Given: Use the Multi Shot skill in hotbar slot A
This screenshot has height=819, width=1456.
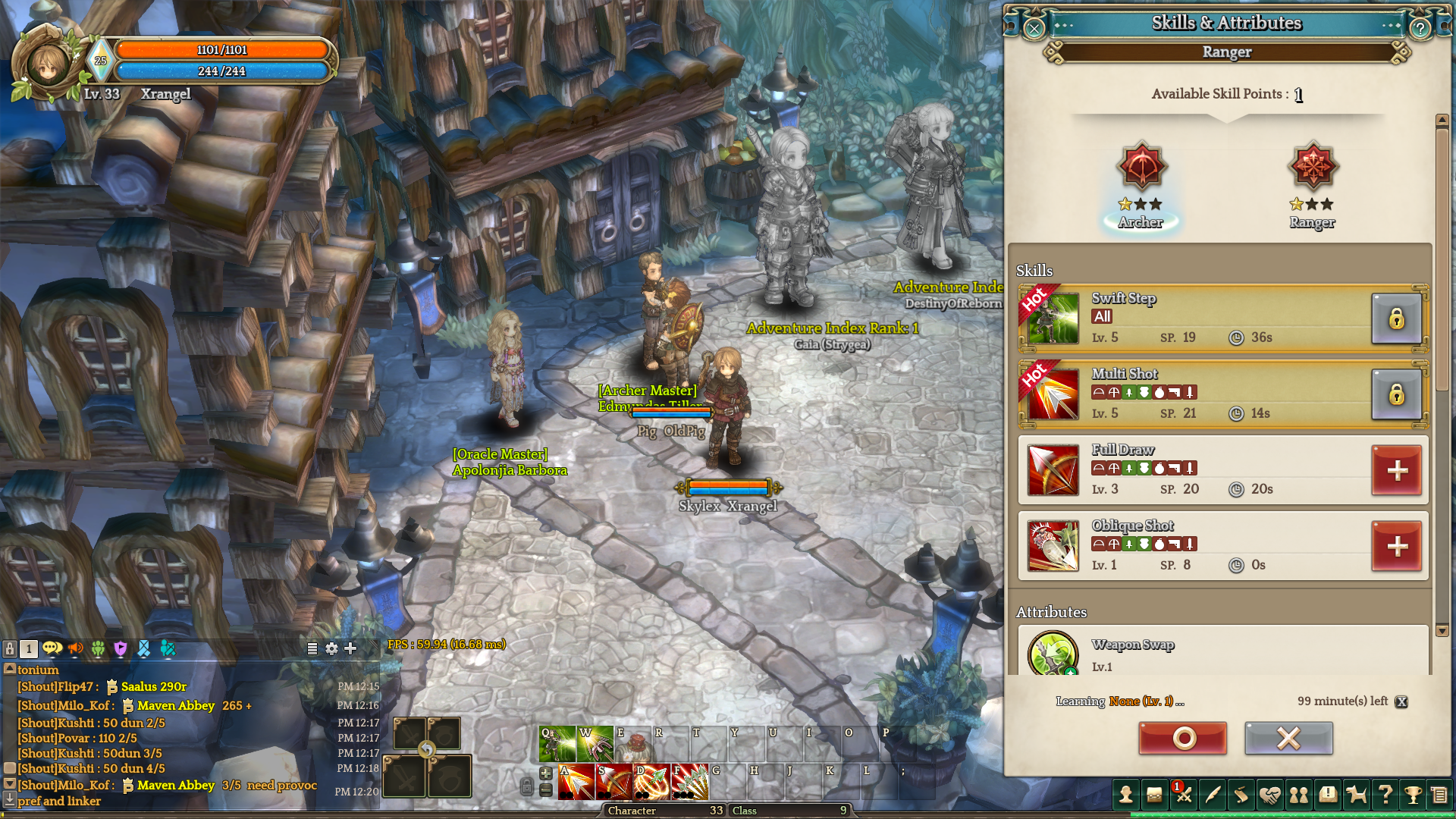Looking at the screenshot, I should [x=576, y=783].
